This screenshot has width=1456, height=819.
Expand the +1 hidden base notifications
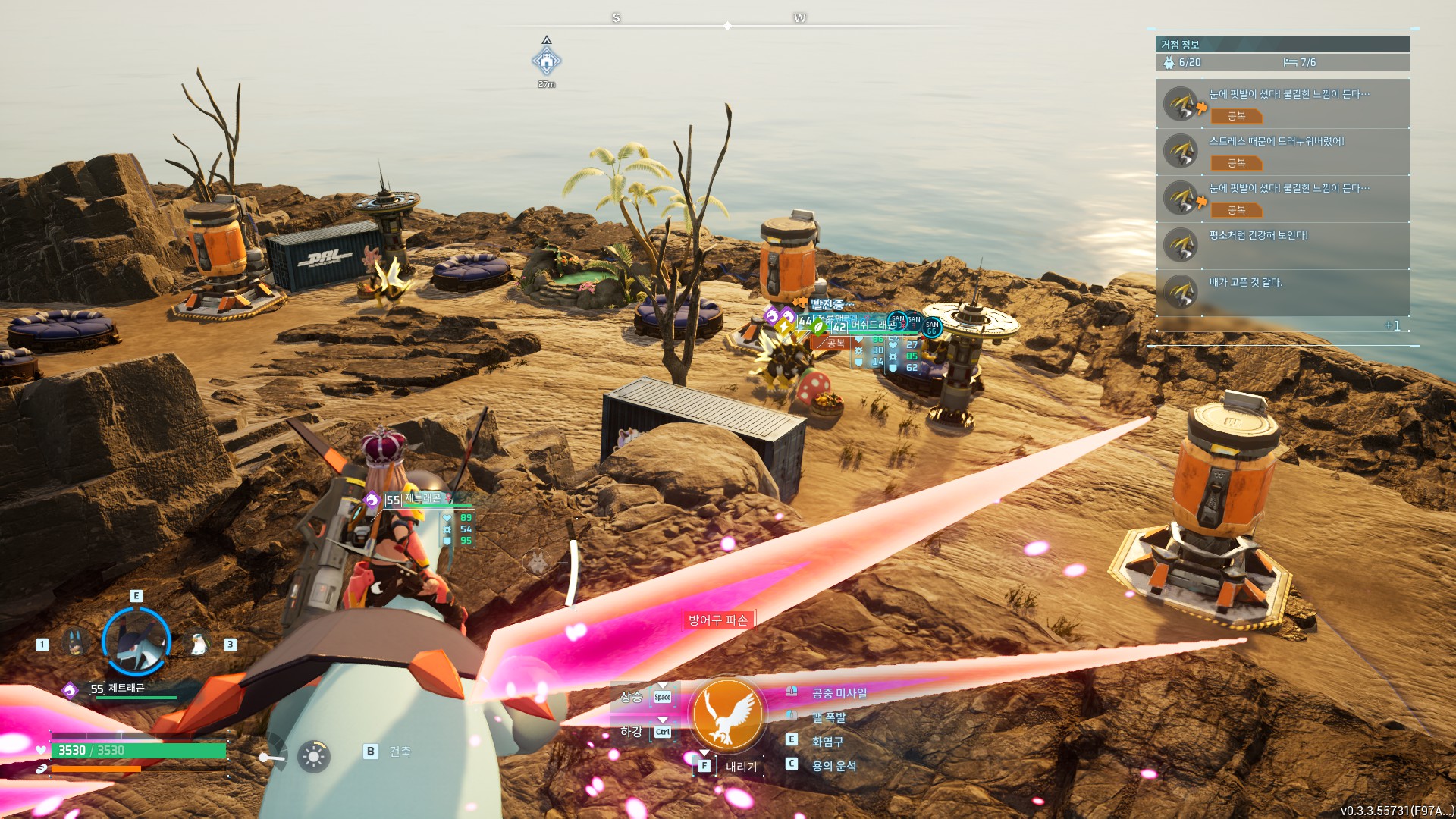pos(1392,325)
